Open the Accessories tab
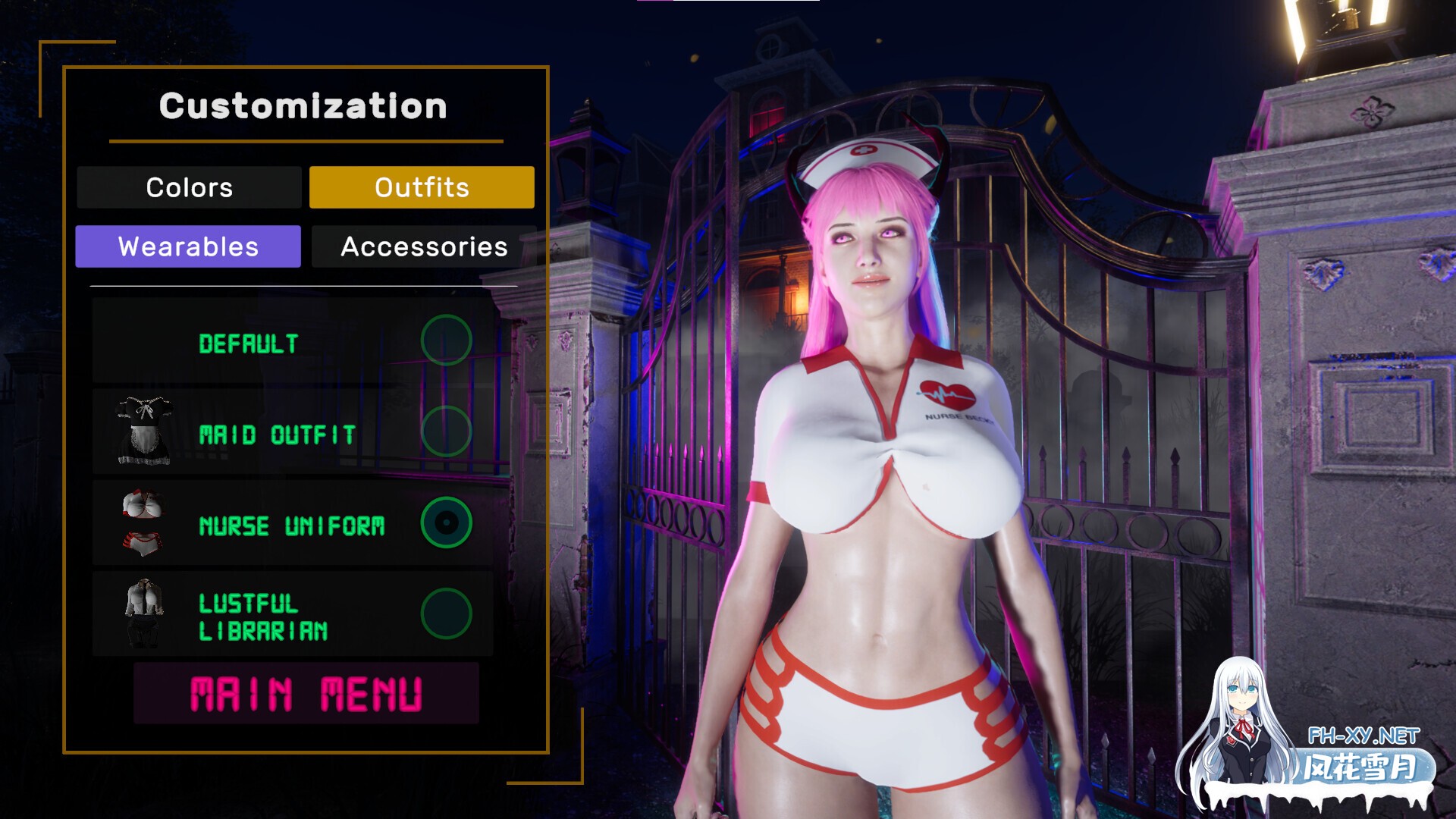Screen dimensions: 1456x819 (x=425, y=246)
